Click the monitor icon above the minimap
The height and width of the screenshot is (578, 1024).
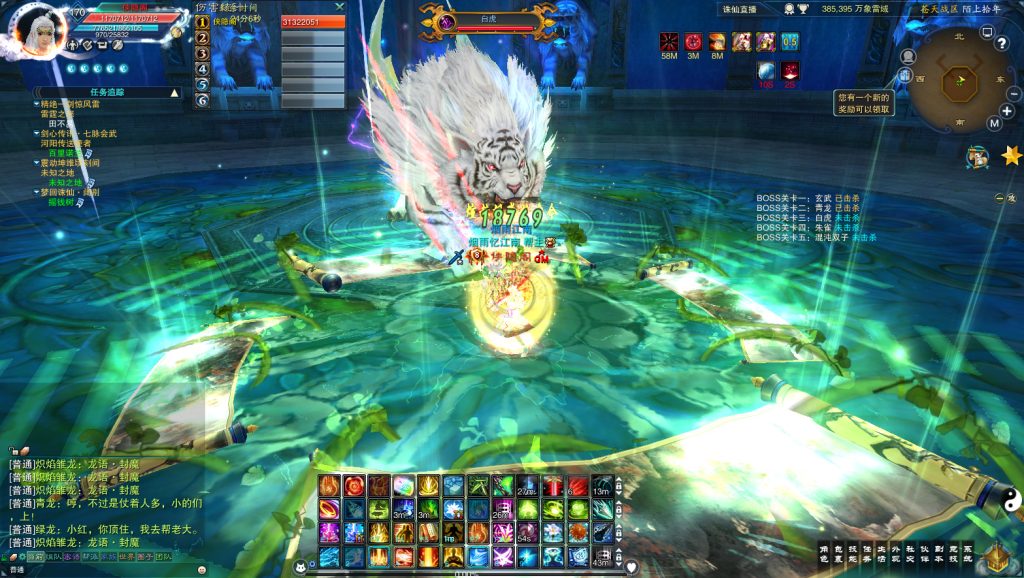click(x=986, y=32)
